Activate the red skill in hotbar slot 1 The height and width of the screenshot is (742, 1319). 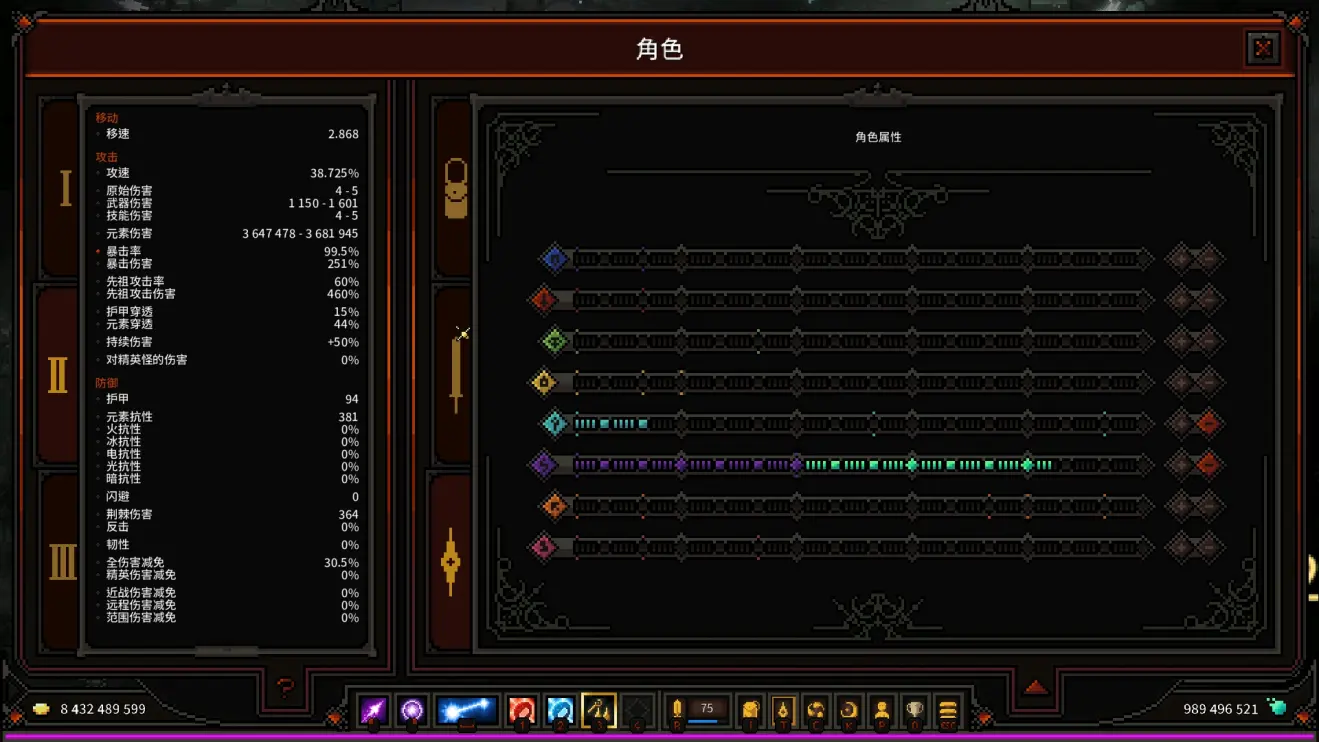pos(520,710)
